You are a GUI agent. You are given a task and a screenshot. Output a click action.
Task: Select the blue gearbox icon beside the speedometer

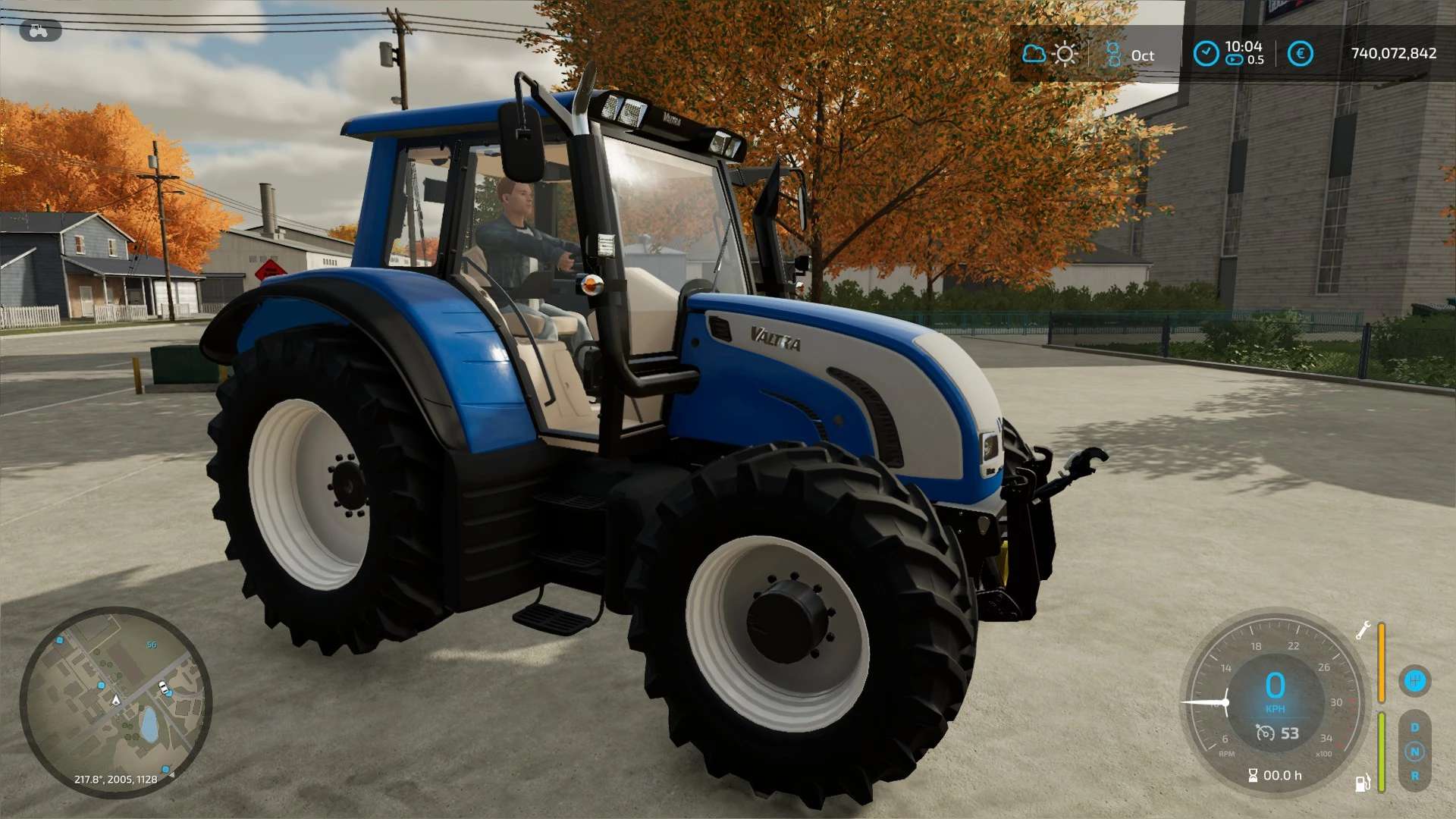pyautogui.click(x=1414, y=680)
